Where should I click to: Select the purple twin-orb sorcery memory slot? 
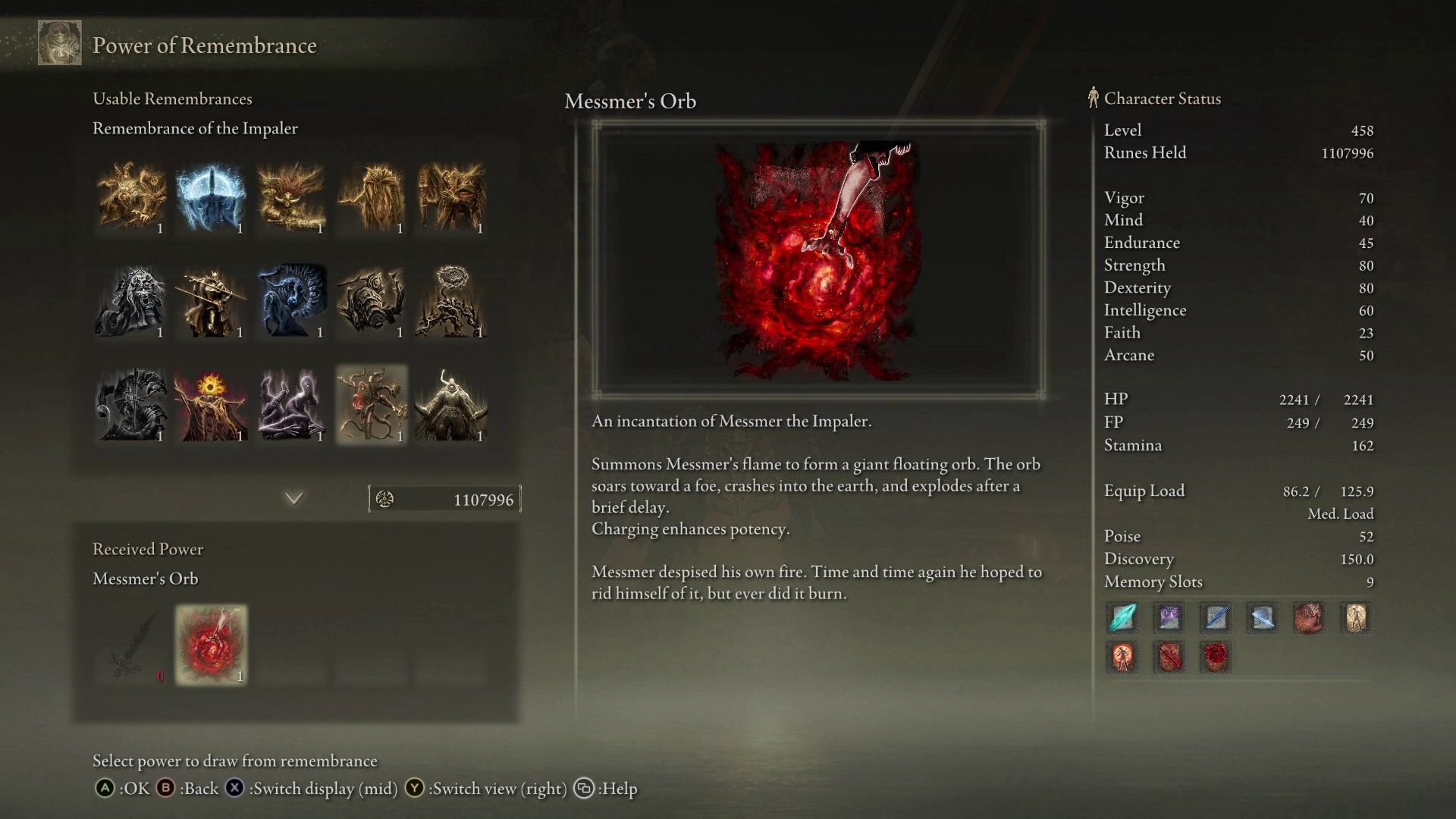point(1169,617)
